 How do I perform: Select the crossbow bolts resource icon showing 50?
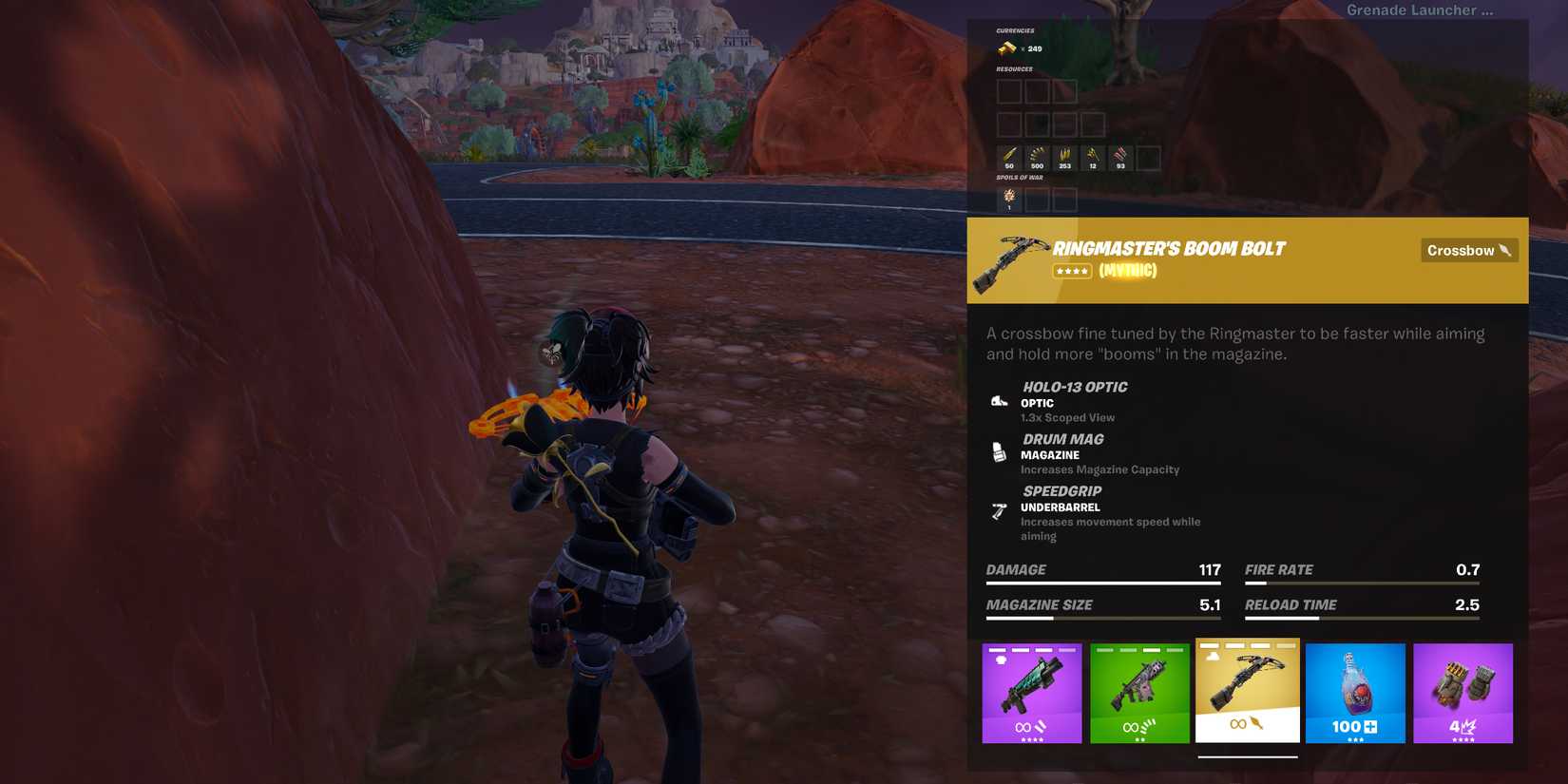(1008, 156)
